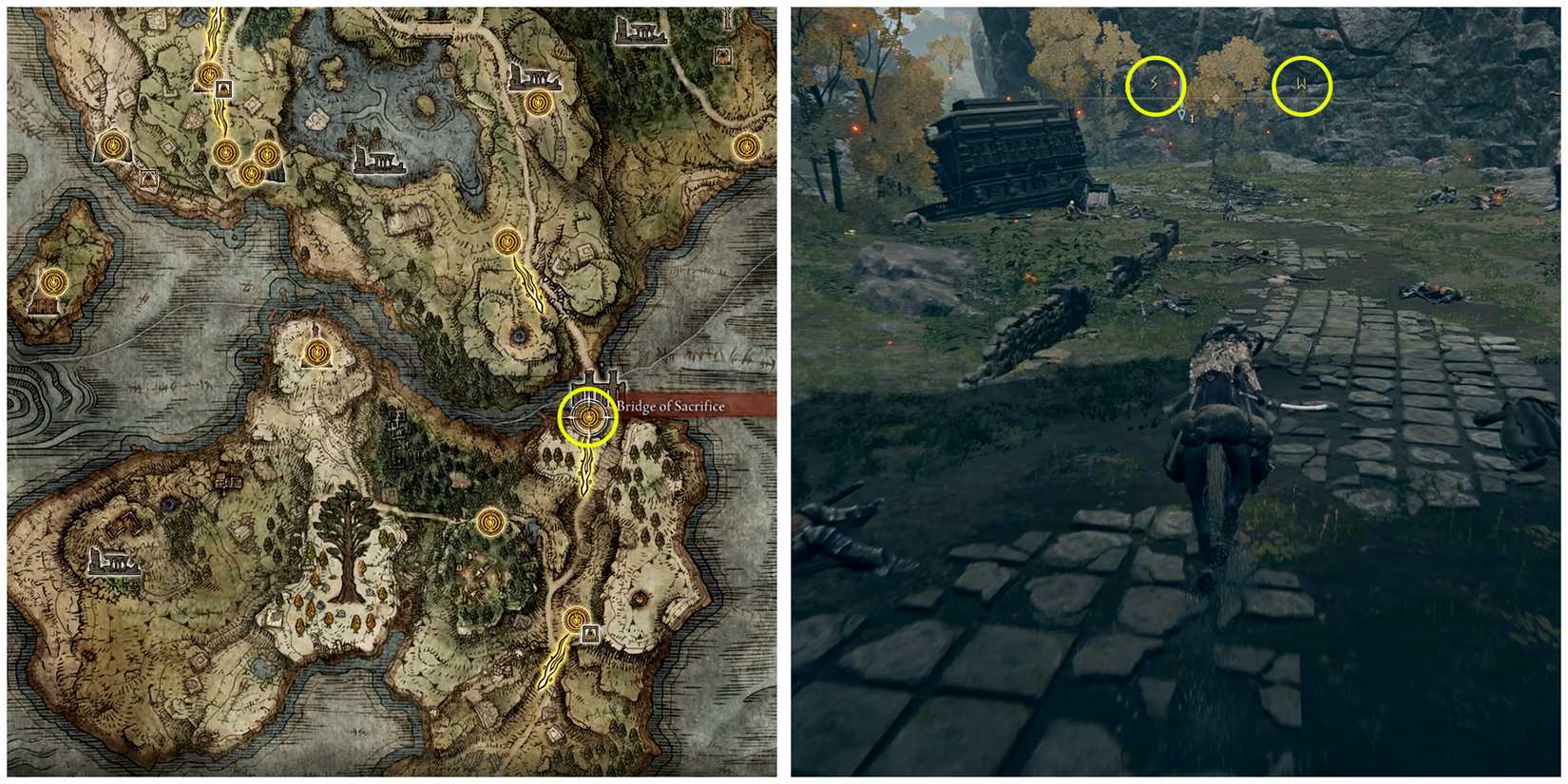Select the church icon on the western coast
This screenshot has width=1568, height=784.
[147, 177]
